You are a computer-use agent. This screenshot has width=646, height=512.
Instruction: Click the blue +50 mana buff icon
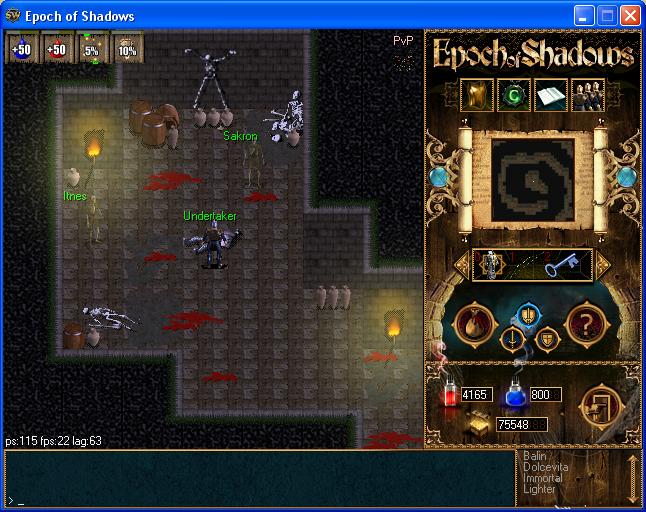coord(21,48)
